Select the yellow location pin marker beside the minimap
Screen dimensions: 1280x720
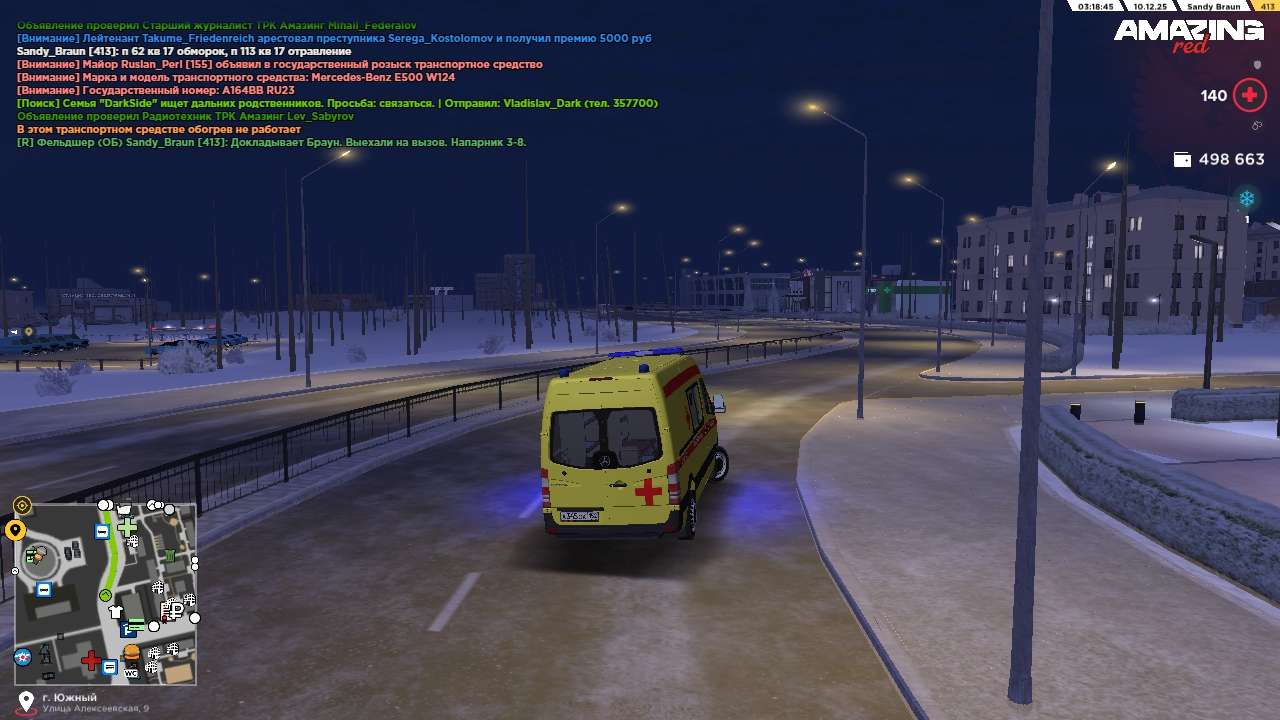(x=15, y=530)
